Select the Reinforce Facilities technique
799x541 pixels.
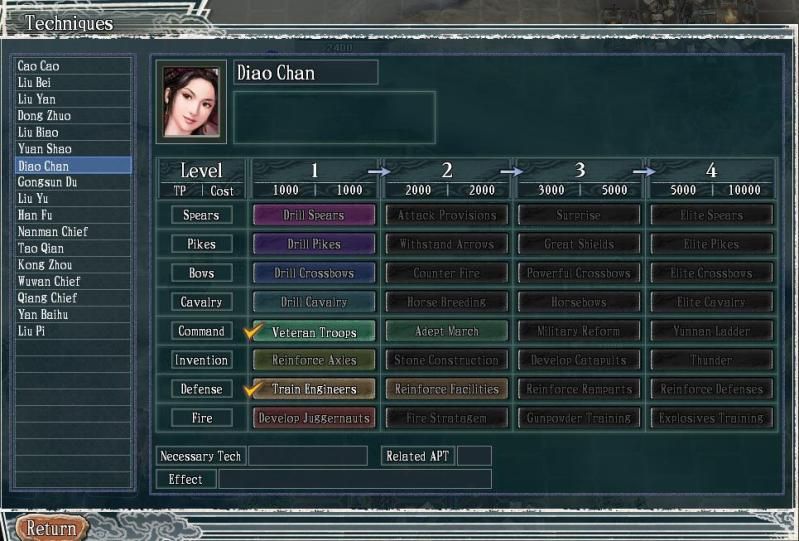click(446, 389)
